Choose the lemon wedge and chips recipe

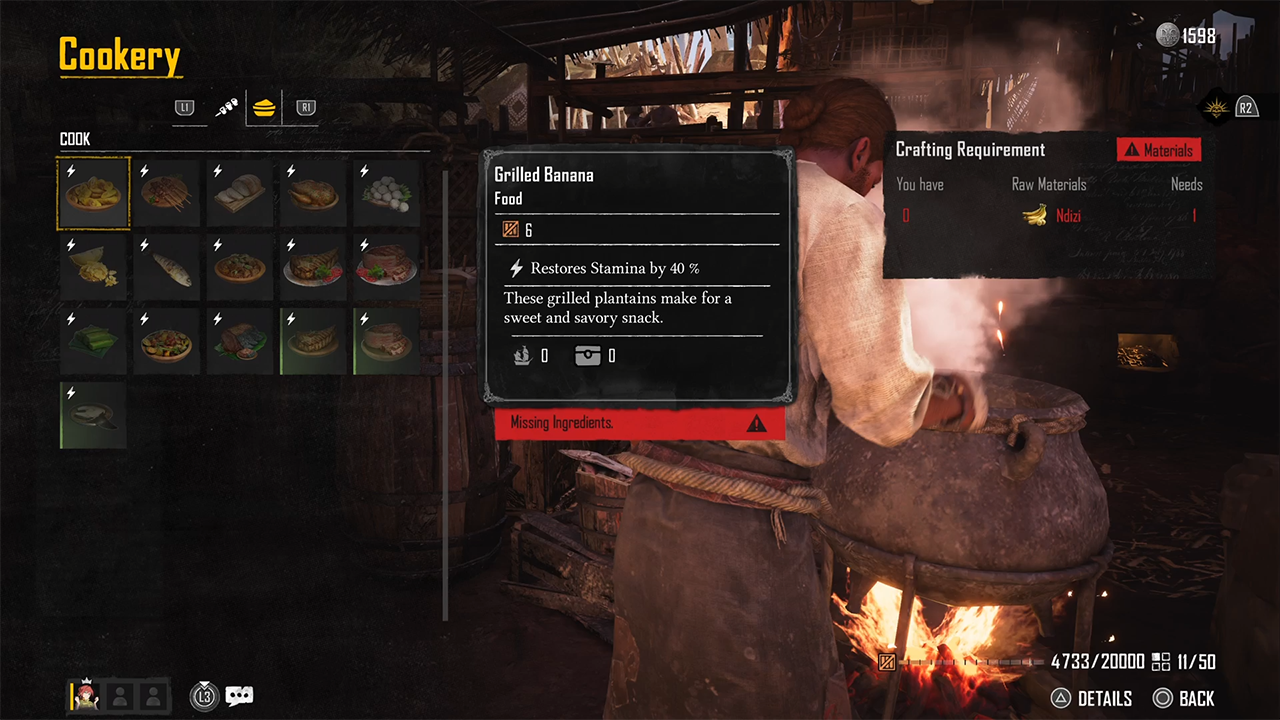[x=94, y=268]
